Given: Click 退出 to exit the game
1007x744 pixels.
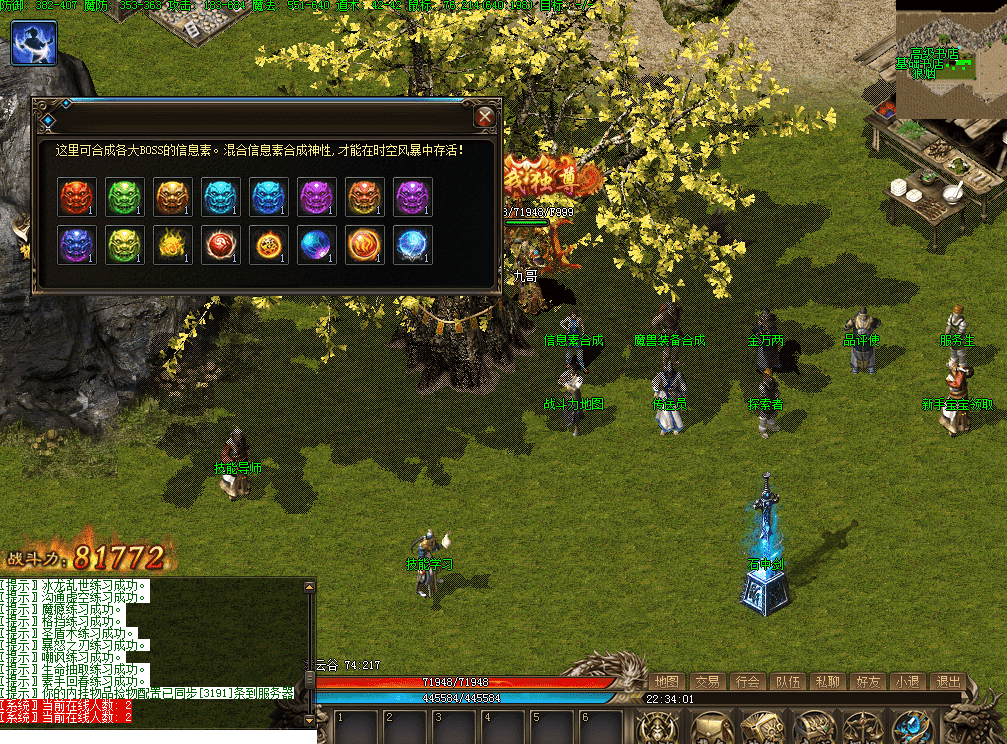Looking at the screenshot, I should (946, 681).
